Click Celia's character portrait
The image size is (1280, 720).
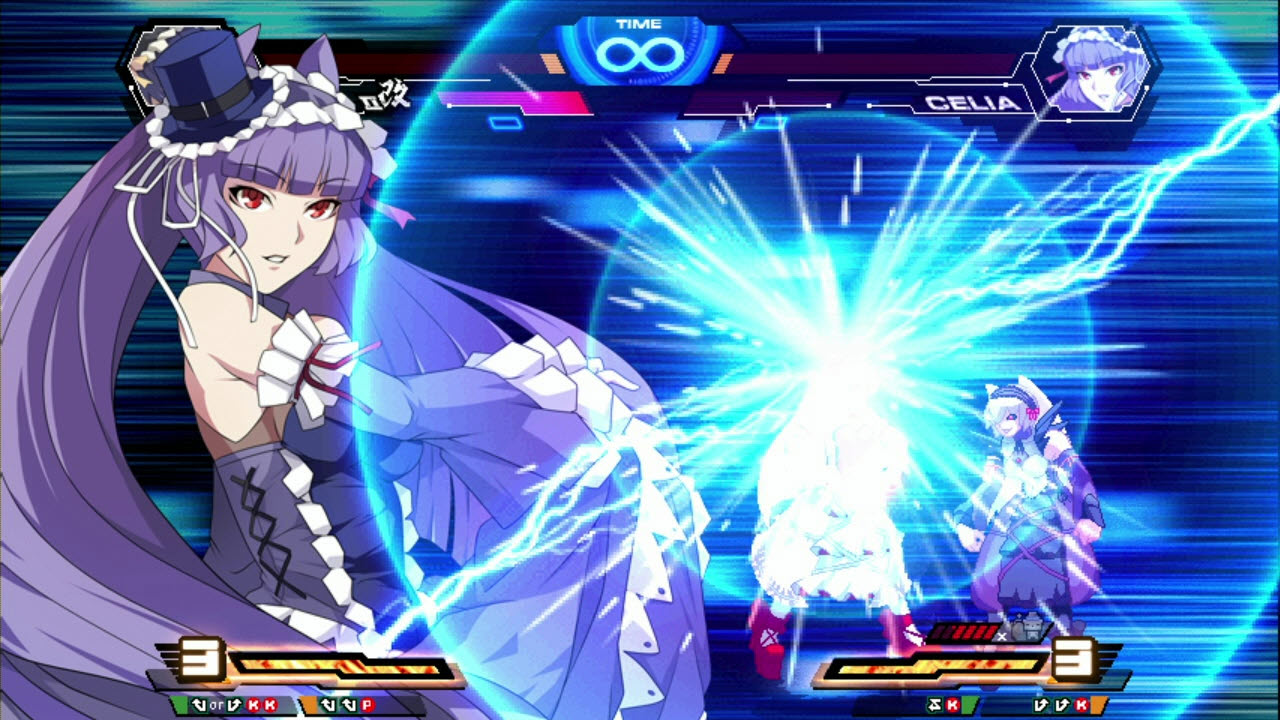(1095, 68)
